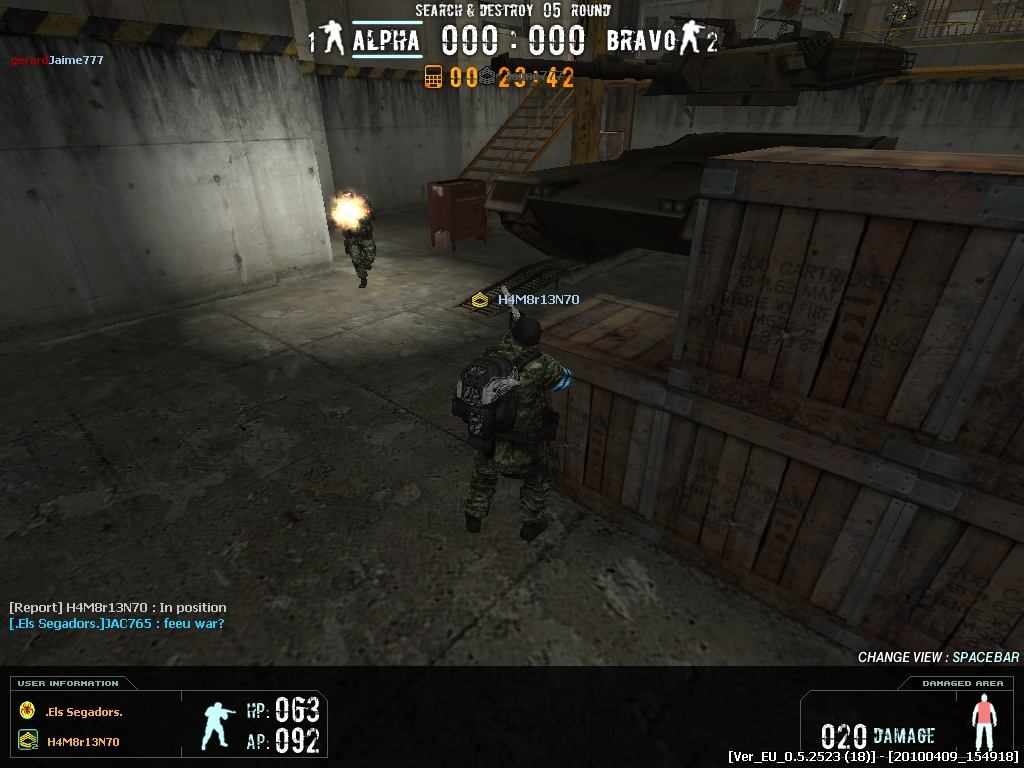Select JAC765's chat message line
This screenshot has width=1024, height=768.
(116, 624)
